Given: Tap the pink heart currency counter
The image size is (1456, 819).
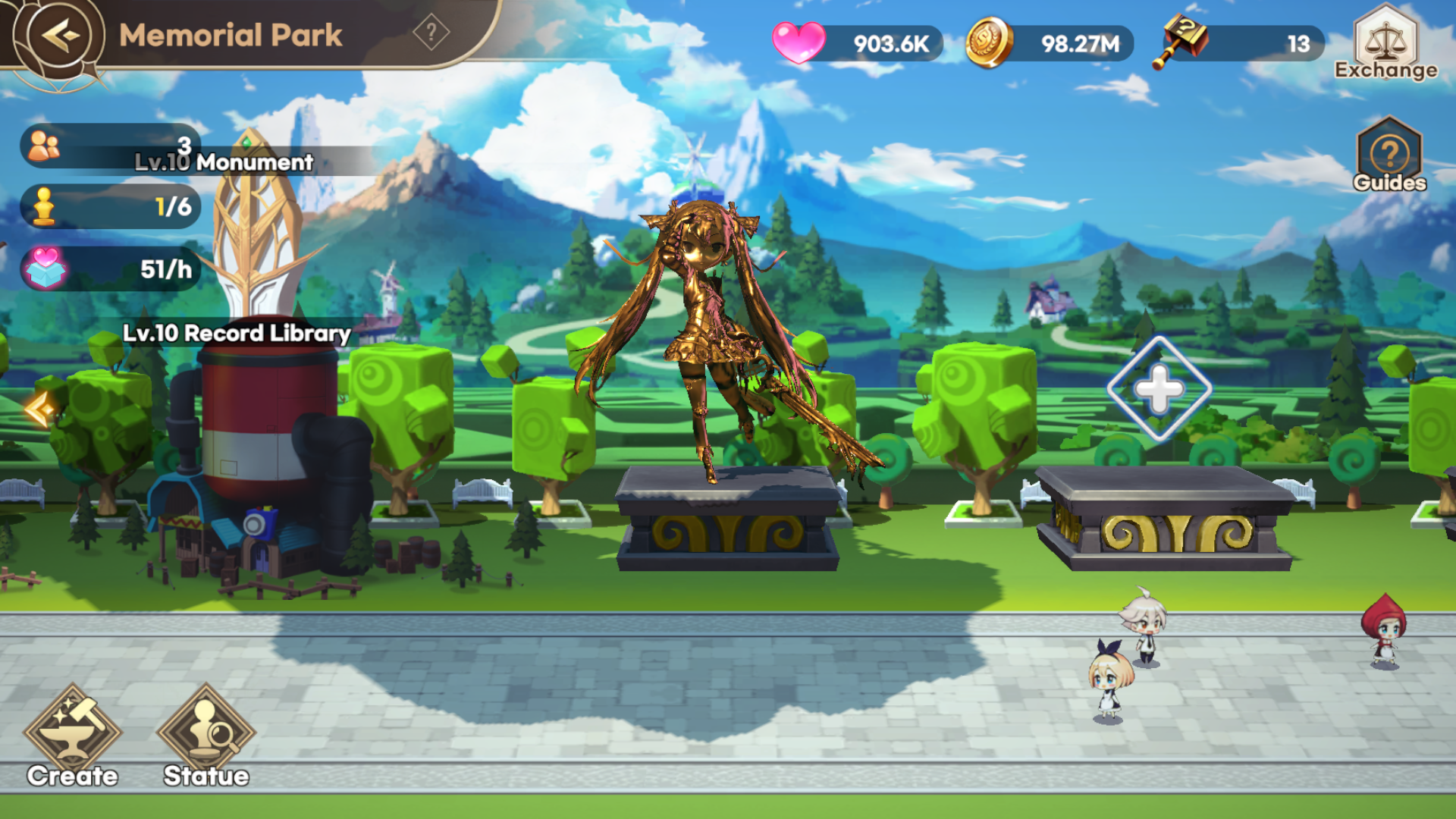Looking at the screenshot, I should point(857,43).
